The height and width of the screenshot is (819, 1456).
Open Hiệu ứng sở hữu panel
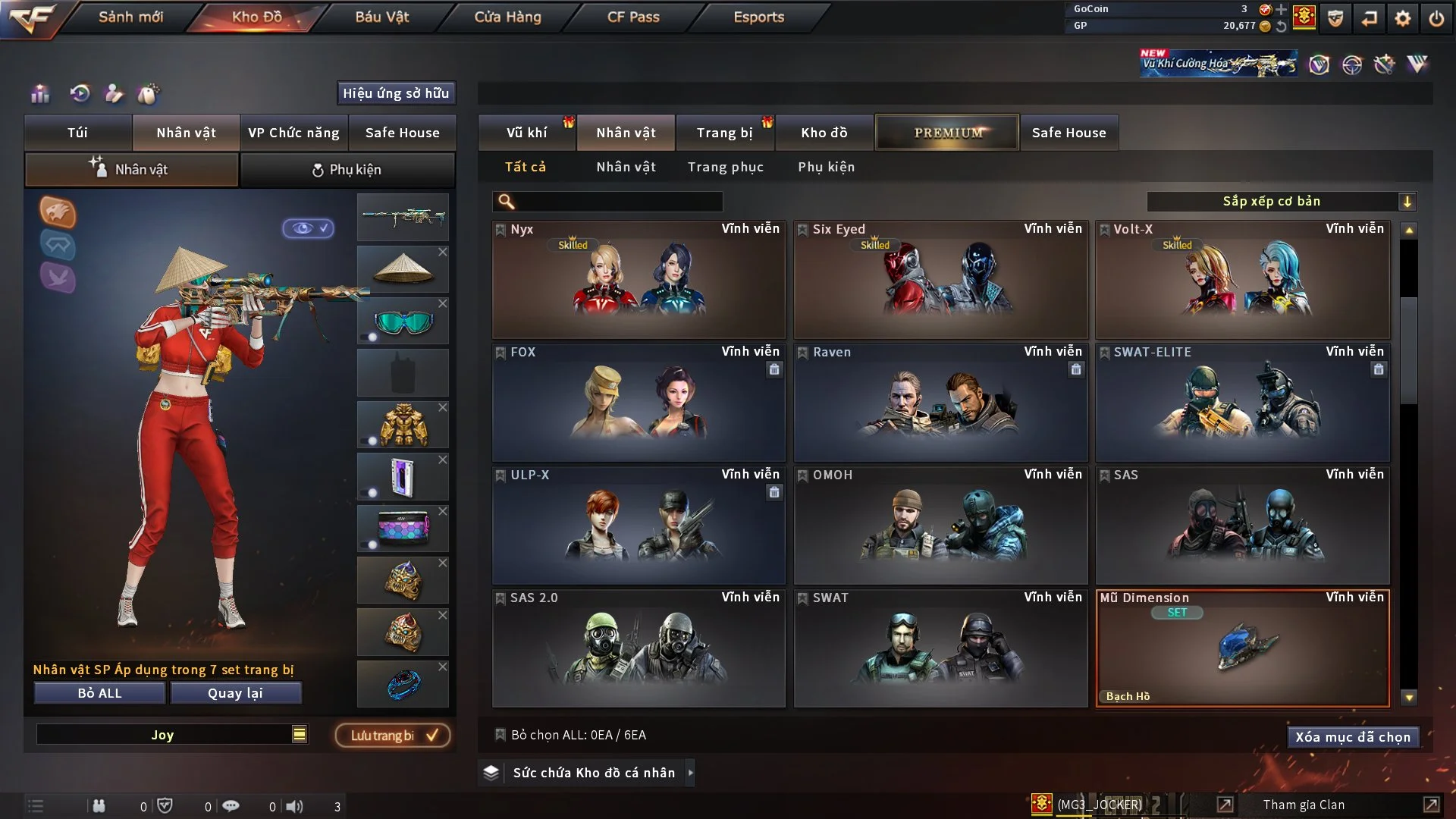point(395,93)
